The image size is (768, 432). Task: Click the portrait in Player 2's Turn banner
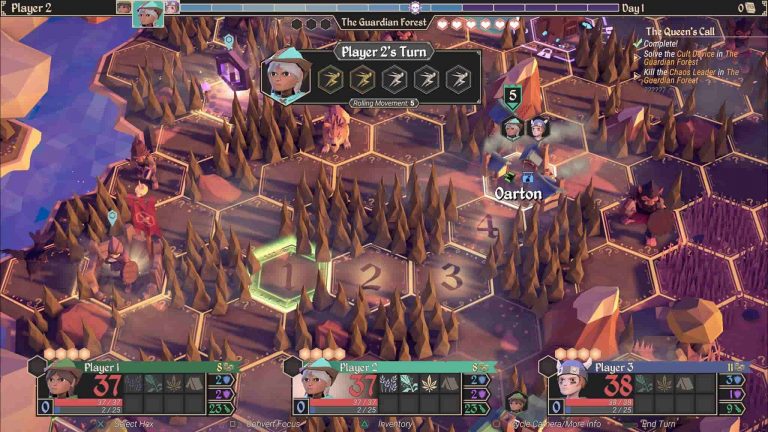pos(286,76)
